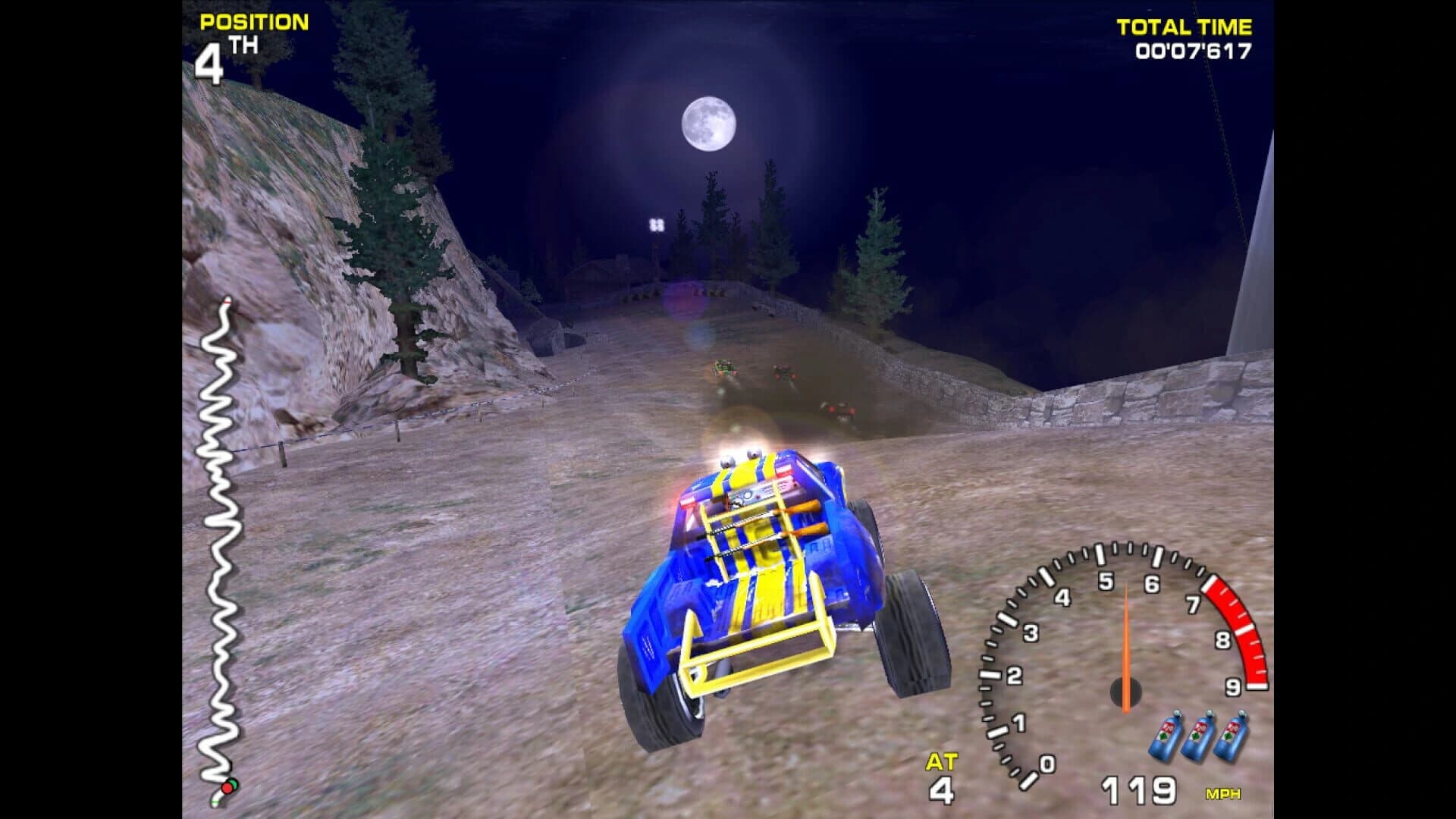Expand the MPH speed readout
This screenshot has width=1456, height=819.
click(1222, 793)
